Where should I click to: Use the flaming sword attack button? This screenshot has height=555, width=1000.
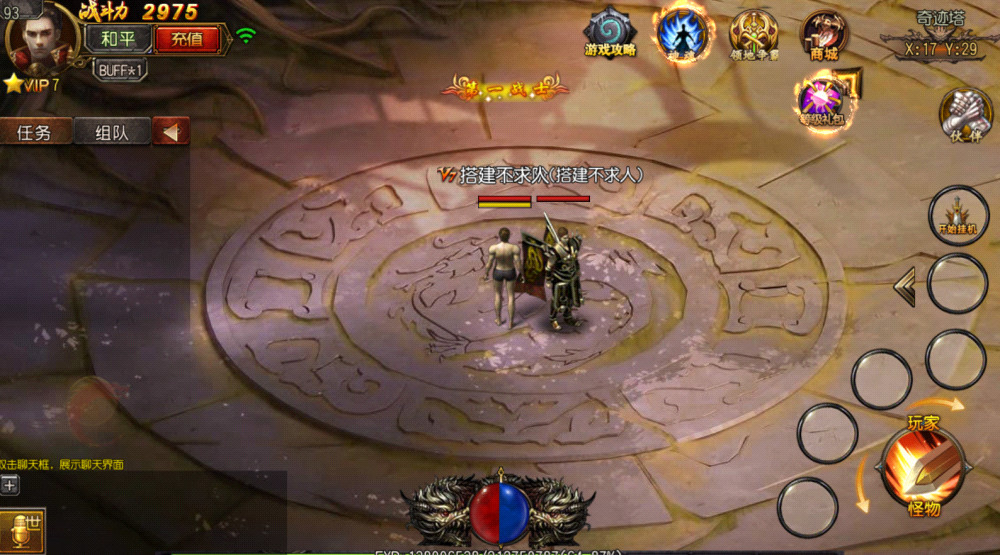coord(922,466)
